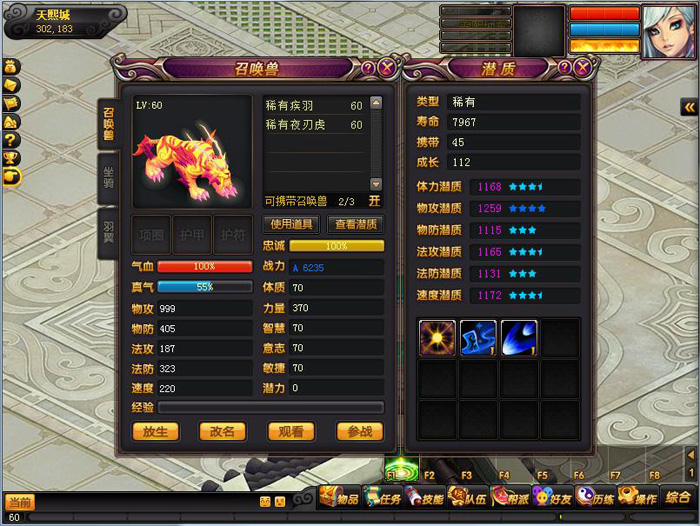This screenshot has height=526, width=700.
Task: Release the beast with 放生 button
Action: (156, 432)
